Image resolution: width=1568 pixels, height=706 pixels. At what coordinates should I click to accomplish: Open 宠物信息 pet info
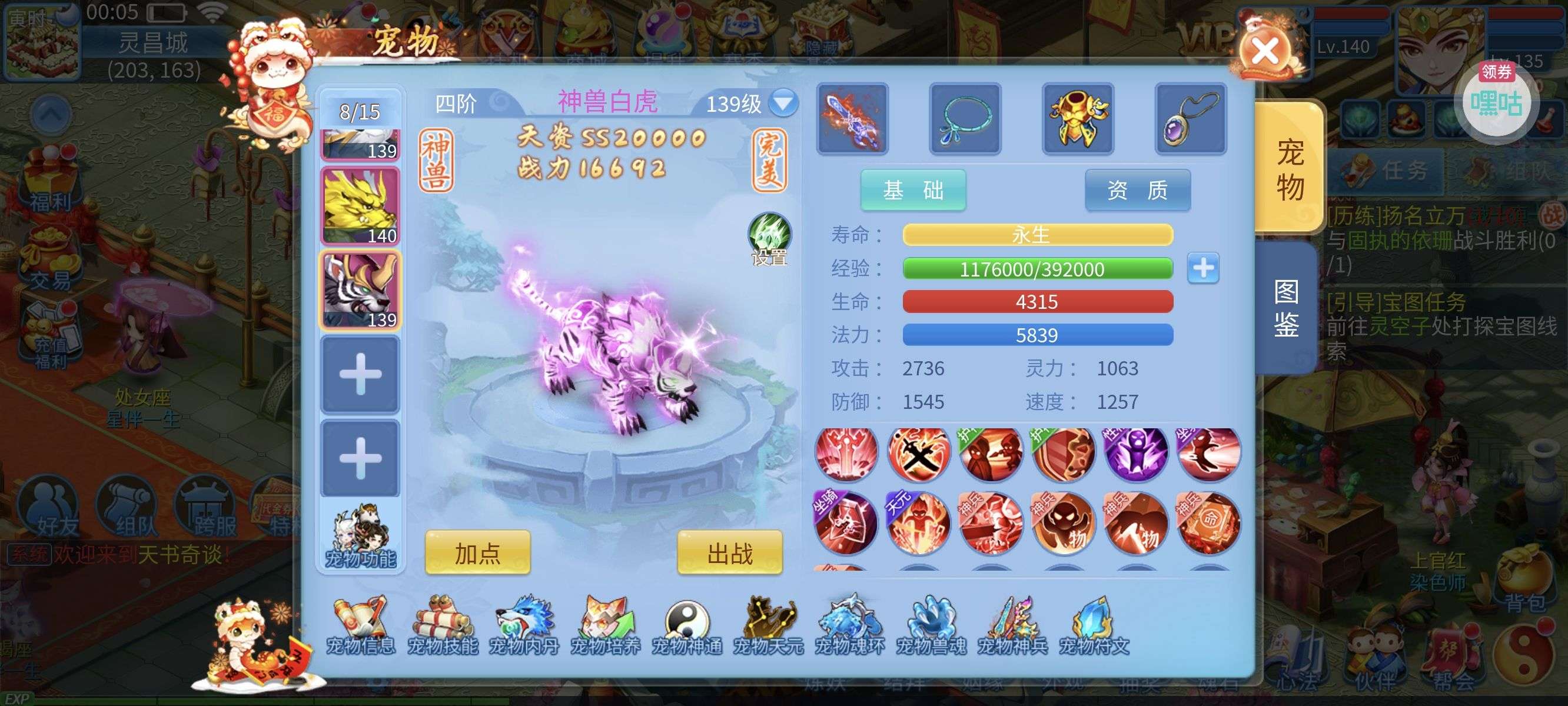tap(360, 626)
